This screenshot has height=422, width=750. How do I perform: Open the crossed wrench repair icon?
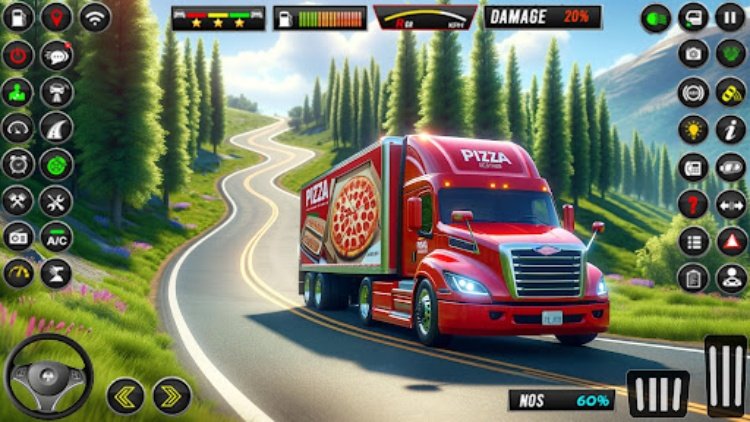[18, 200]
